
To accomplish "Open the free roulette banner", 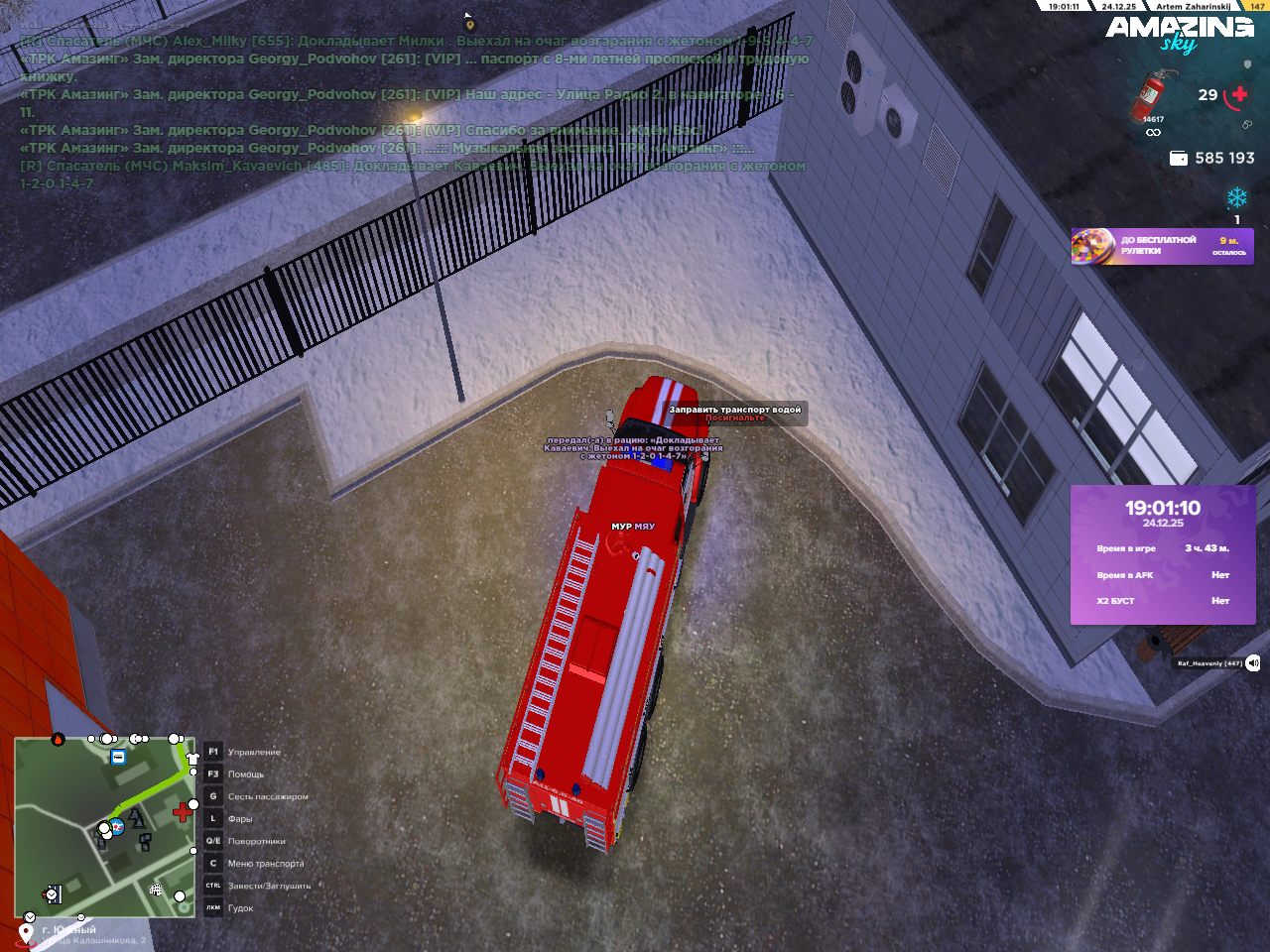I will click(x=1162, y=246).
